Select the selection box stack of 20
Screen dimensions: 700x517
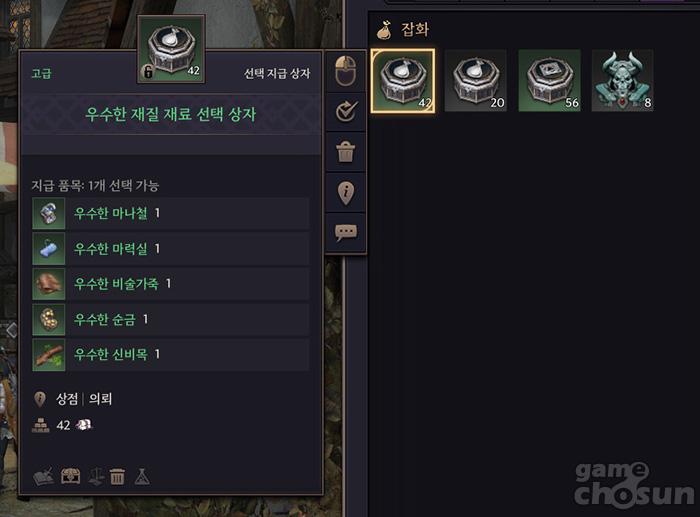tap(476, 81)
